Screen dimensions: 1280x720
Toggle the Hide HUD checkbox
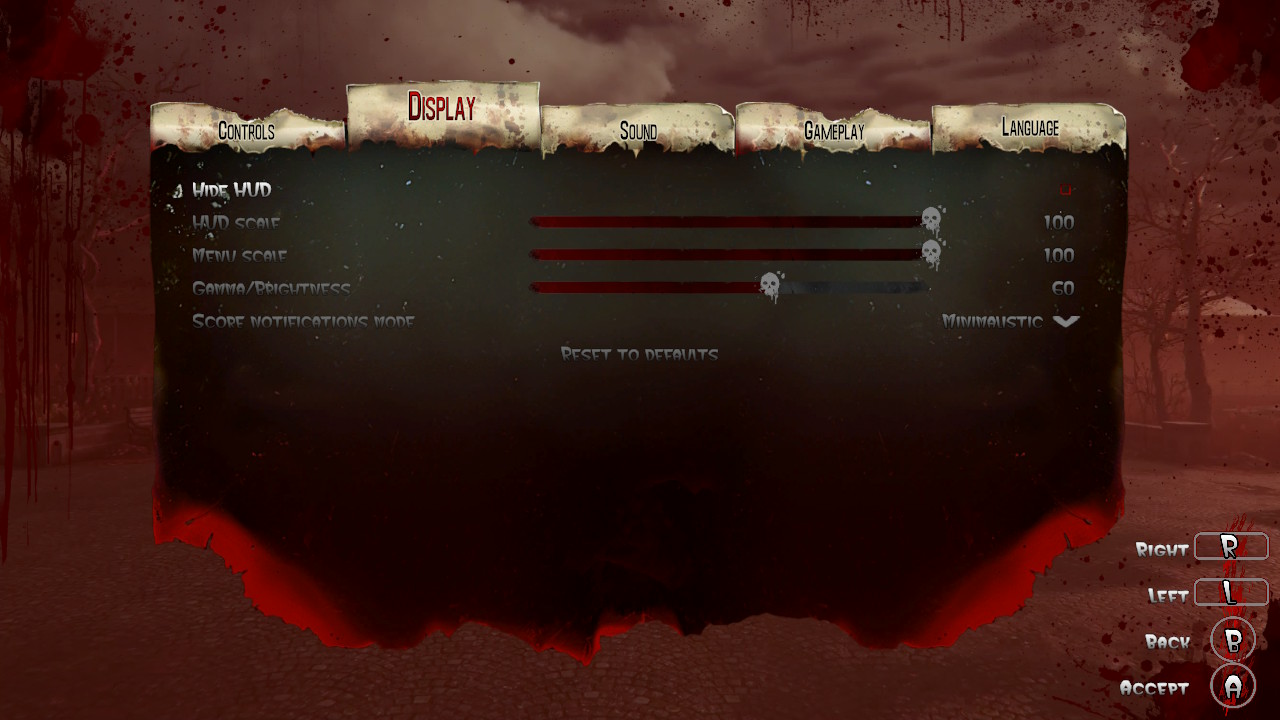[1065, 189]
